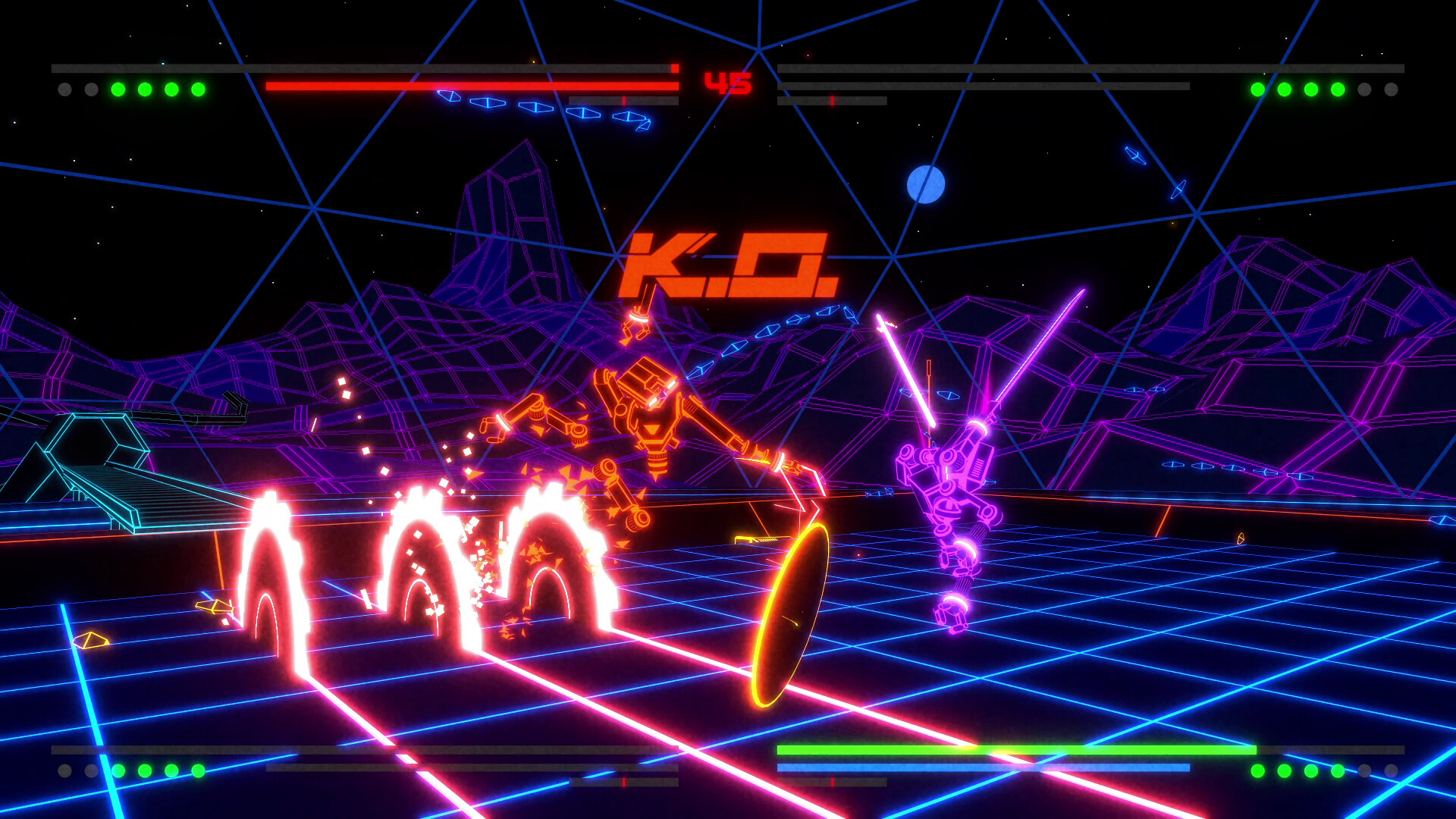Expand player one's red health bar
Image resolution: width=1456 pixels, height=819 pixels.
pyautogui.click(x=470, y=86)
